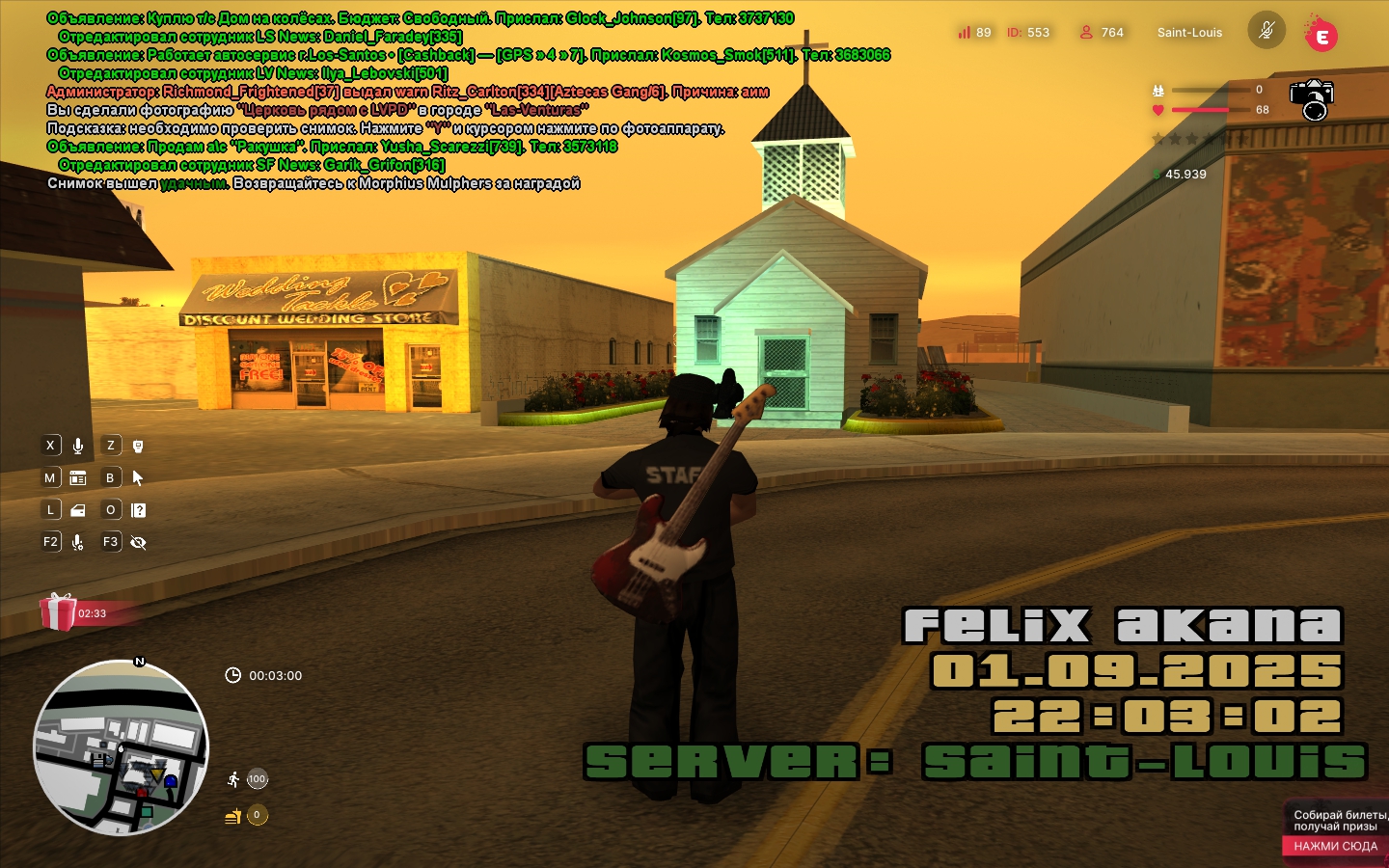This screenshot has height=868, width=1389.
Task: Open the circular minimap
Action: click(x=121, y=747)
